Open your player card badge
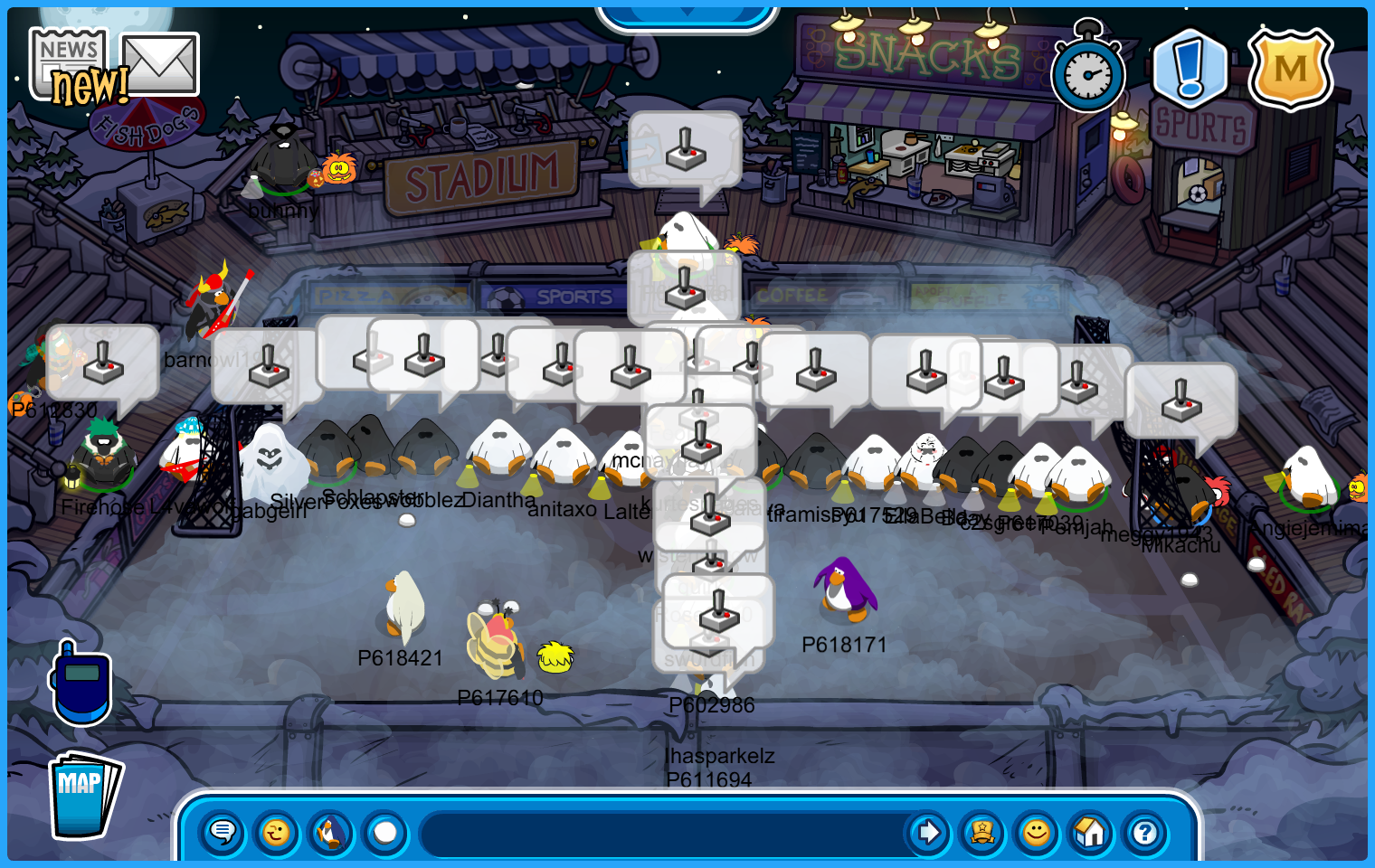Viewport: 1375px width, 868px height. 982,832
